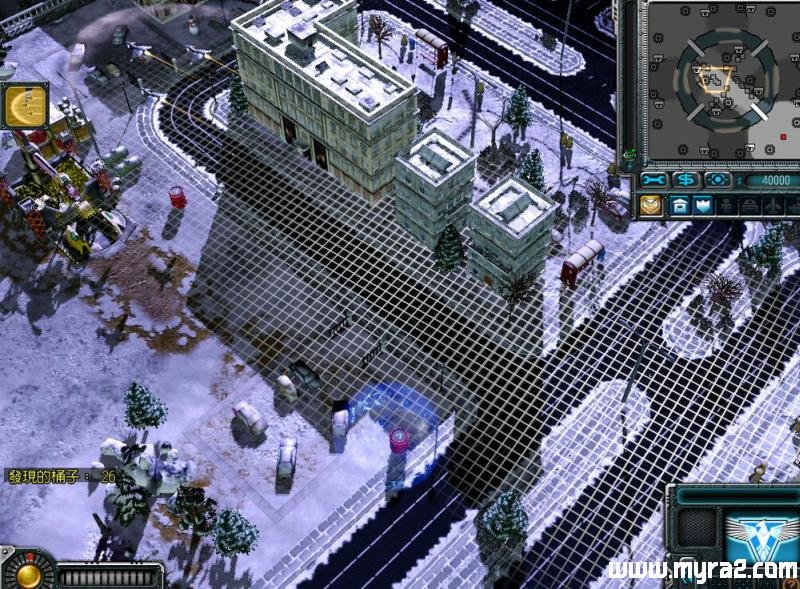
Task: Open the infantry production tab
Action: (727, 205)
